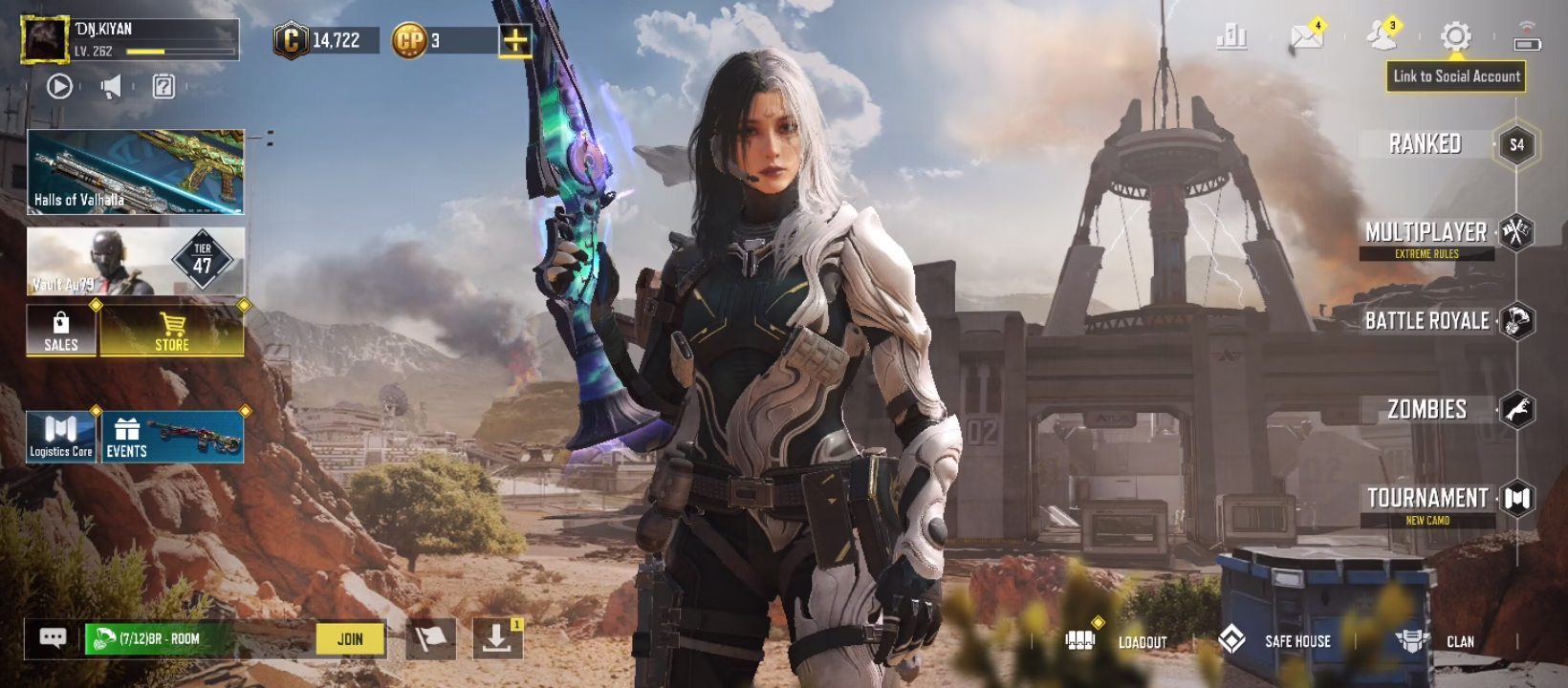
Task: Open the Store
Action: click(173, 332)
